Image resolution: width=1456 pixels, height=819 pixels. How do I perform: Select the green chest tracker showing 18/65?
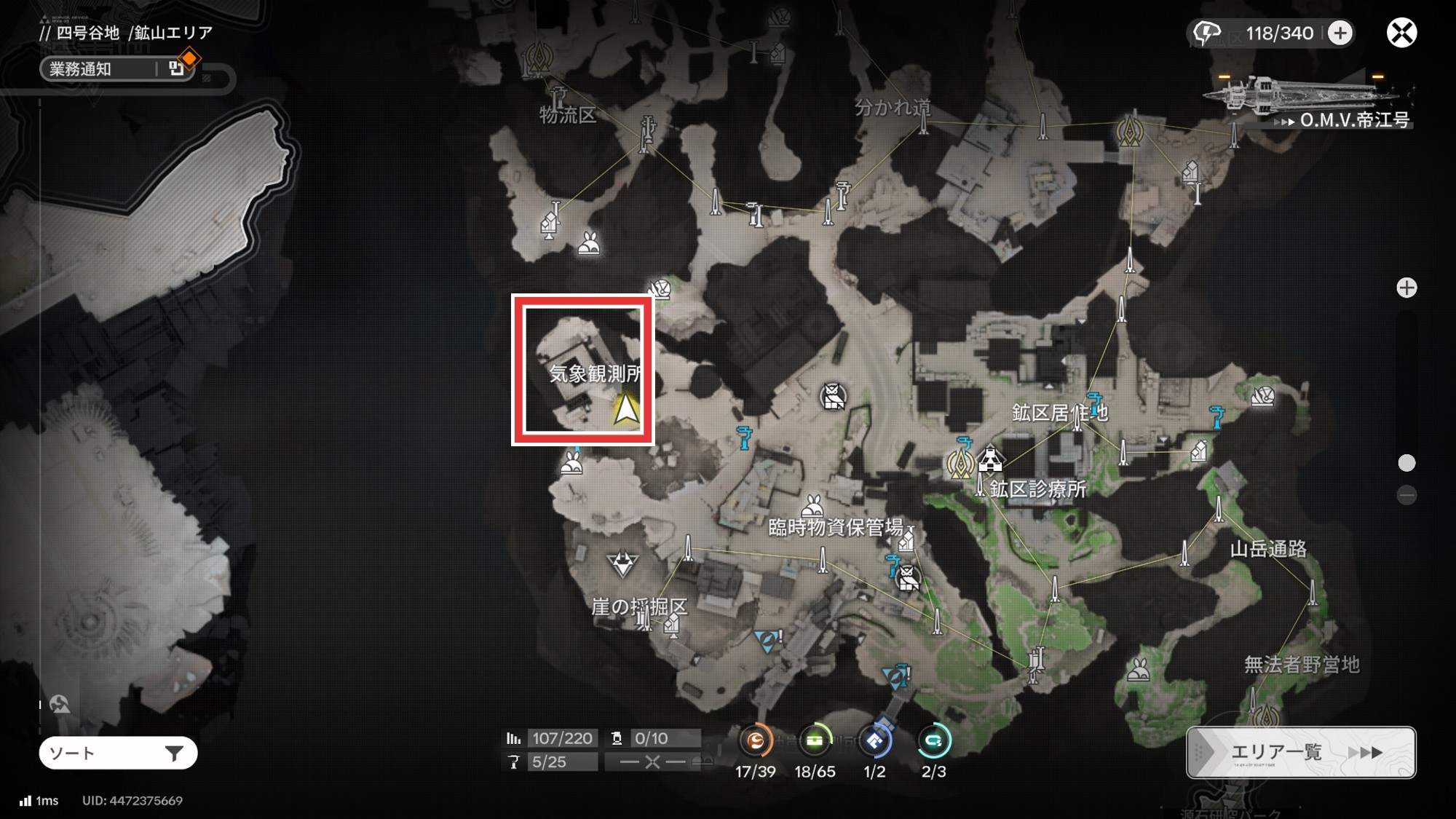tap(815, 741)
